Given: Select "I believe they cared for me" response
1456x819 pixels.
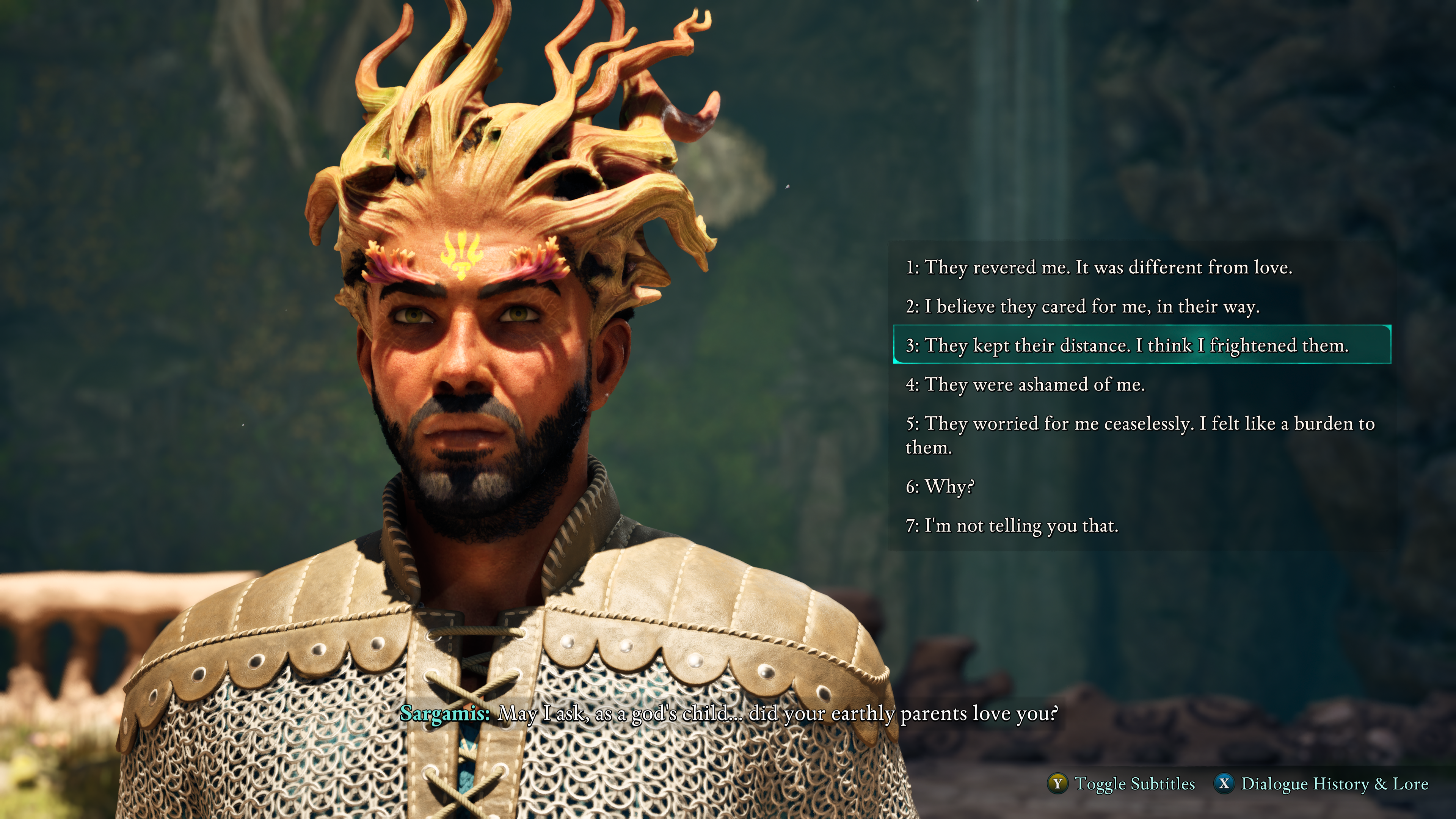Looking at the screenshot, I should 1082,306.
